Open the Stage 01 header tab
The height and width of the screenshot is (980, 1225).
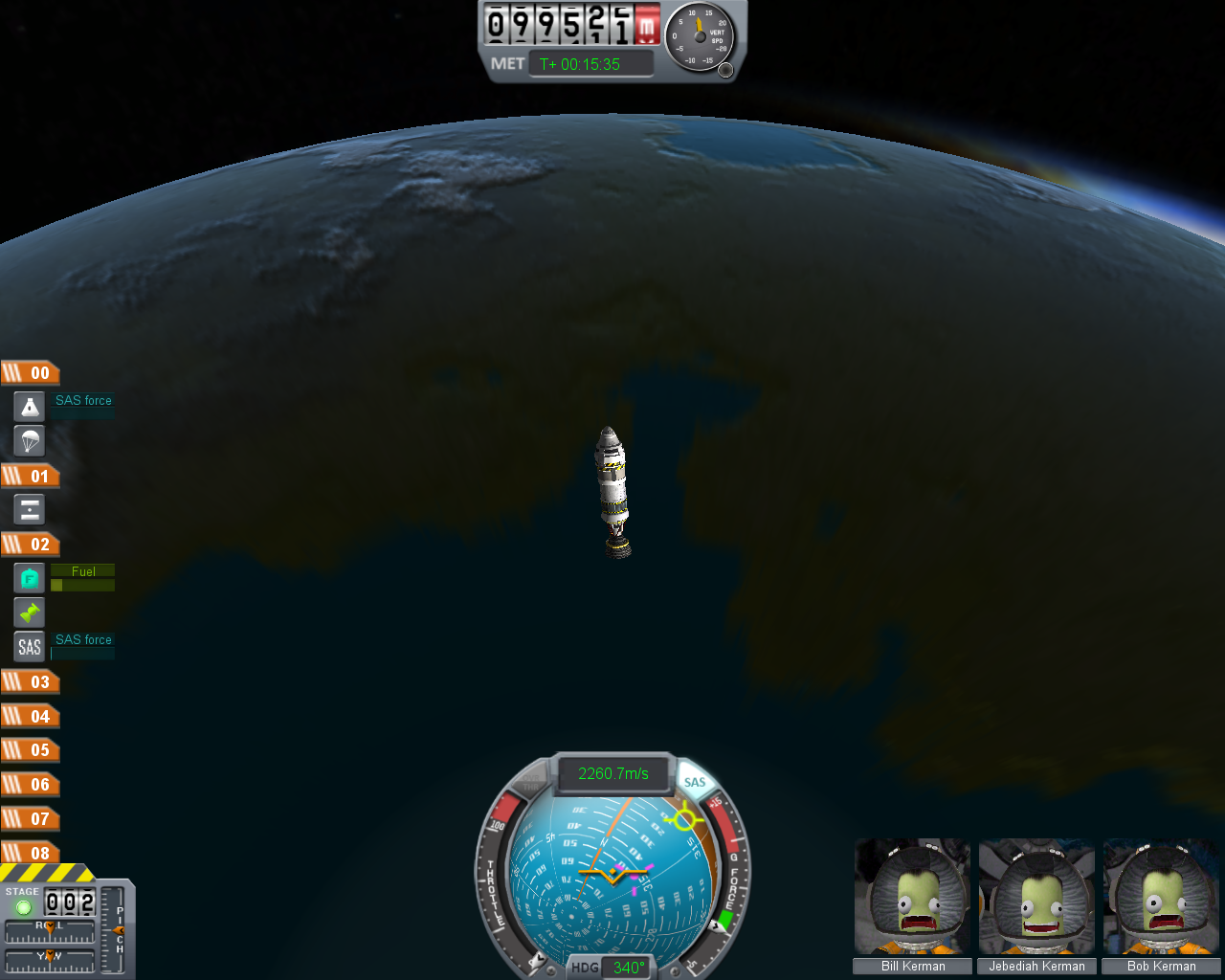[31, 477]
